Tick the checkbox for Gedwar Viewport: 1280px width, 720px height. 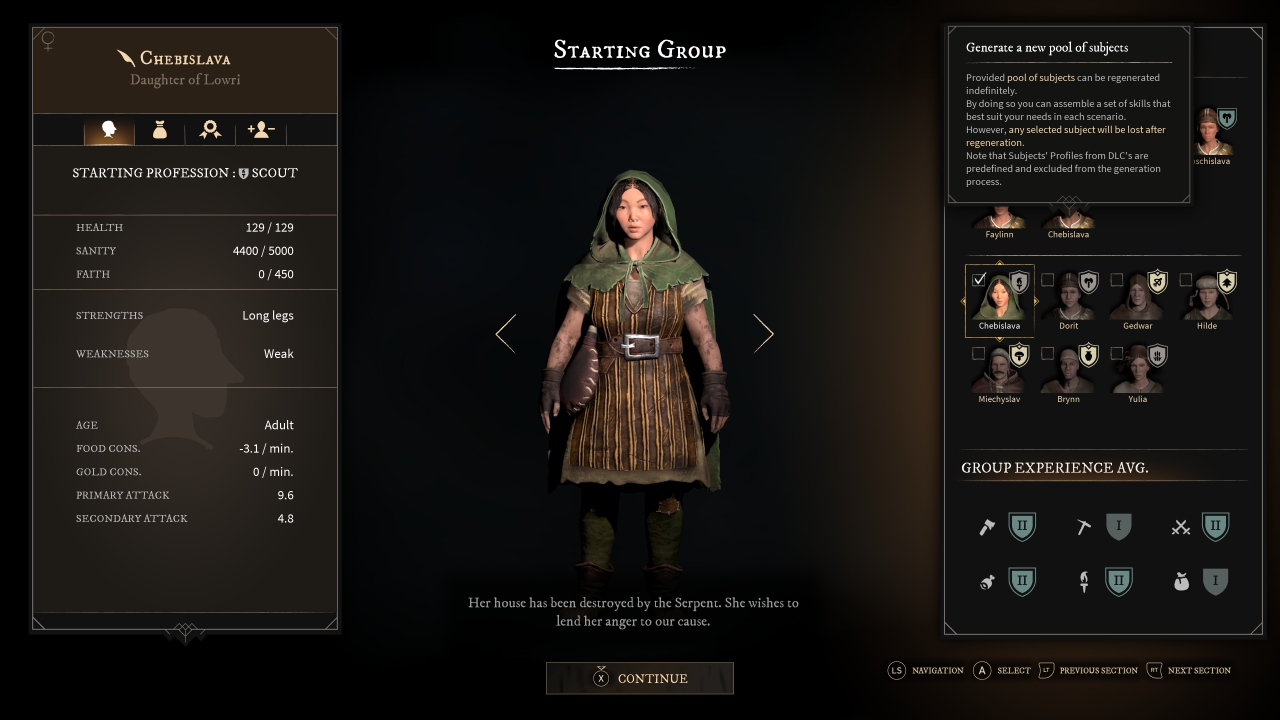pos(1117,280)
